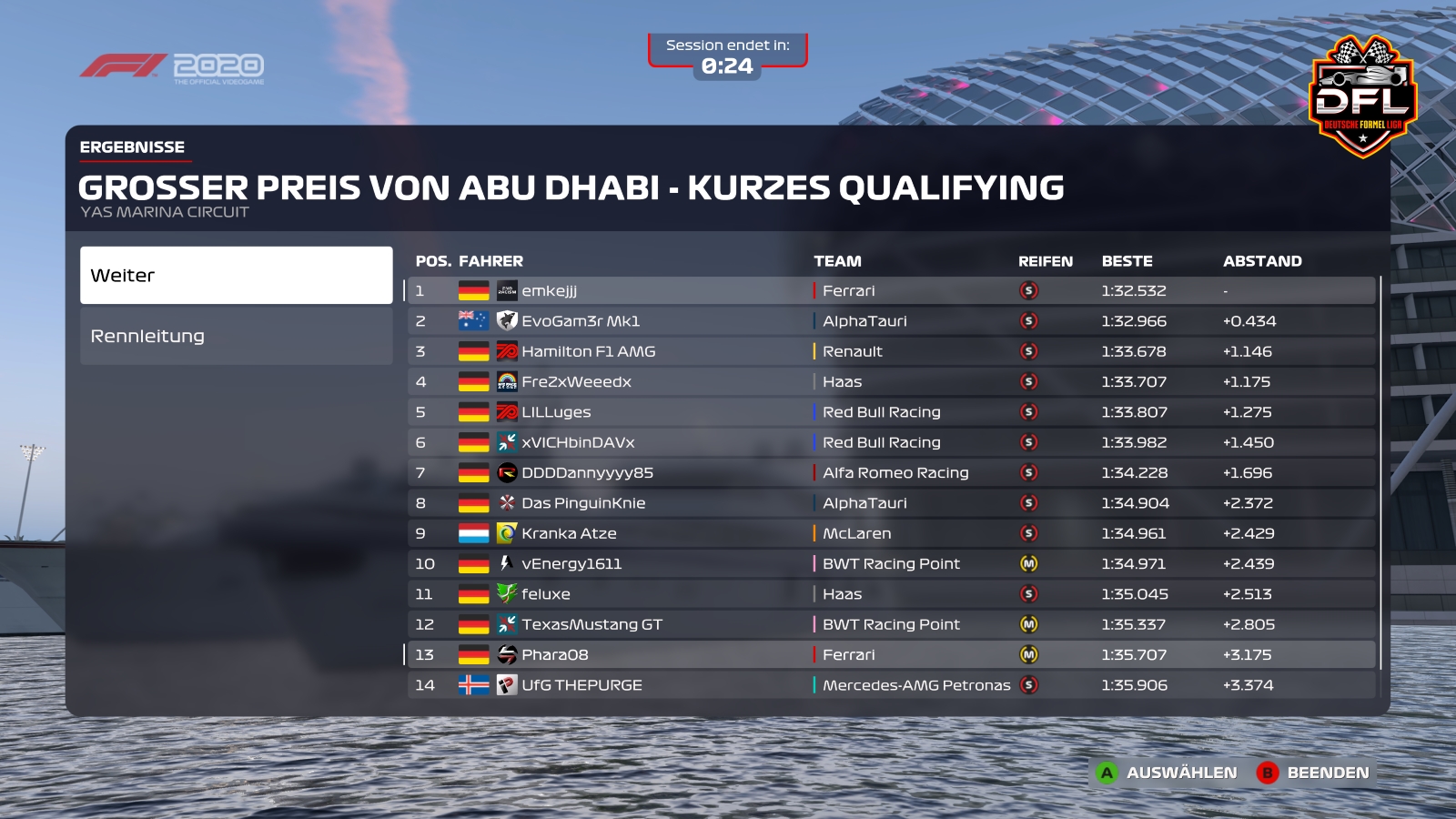Open the Rennleitung menu option

(x=236, y=336)
